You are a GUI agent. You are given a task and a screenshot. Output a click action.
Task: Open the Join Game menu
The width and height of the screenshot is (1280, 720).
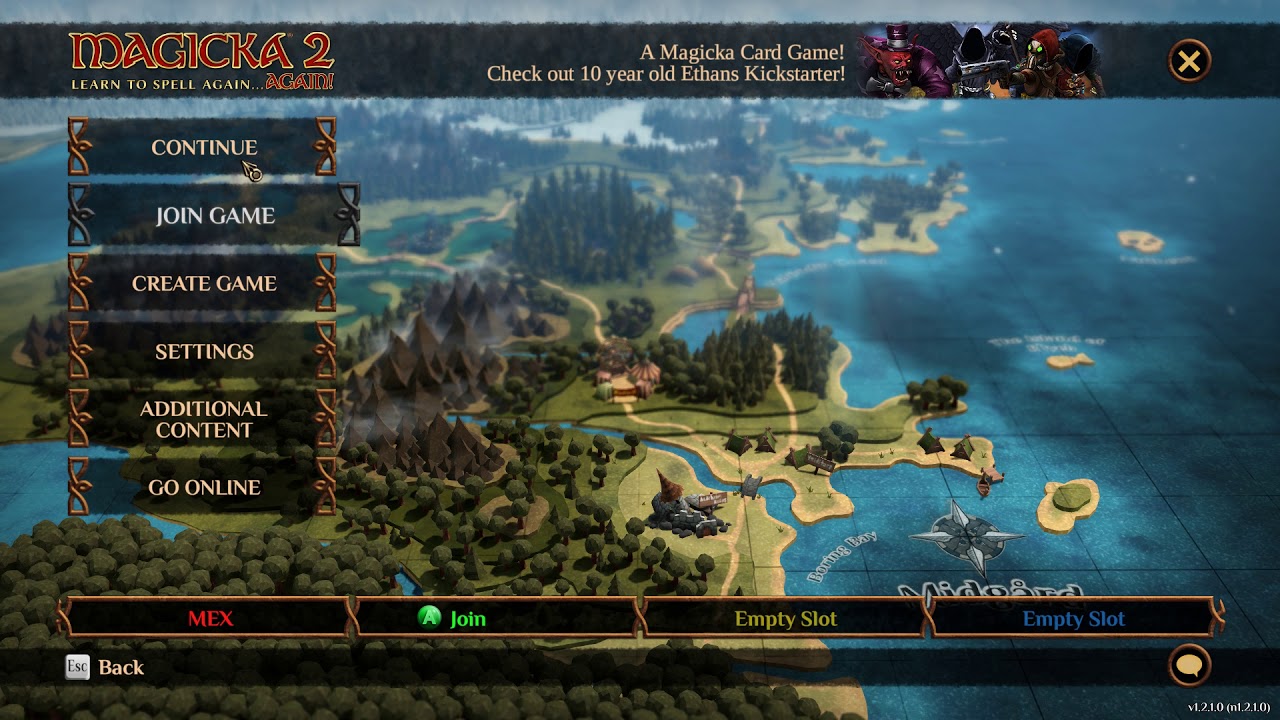214,215
